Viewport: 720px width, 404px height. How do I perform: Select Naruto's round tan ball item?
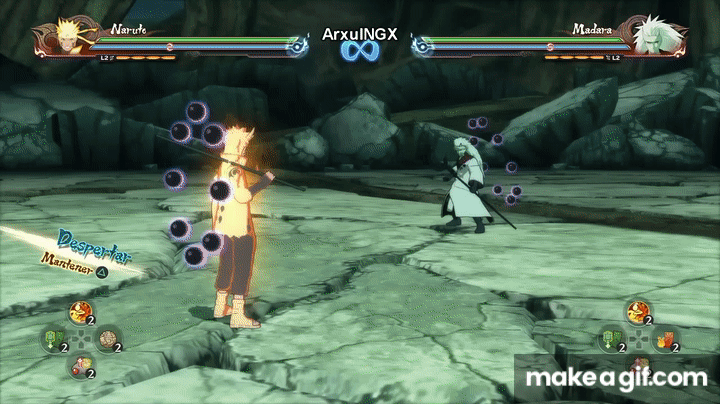pyautogui.click(x=106, y=340)
